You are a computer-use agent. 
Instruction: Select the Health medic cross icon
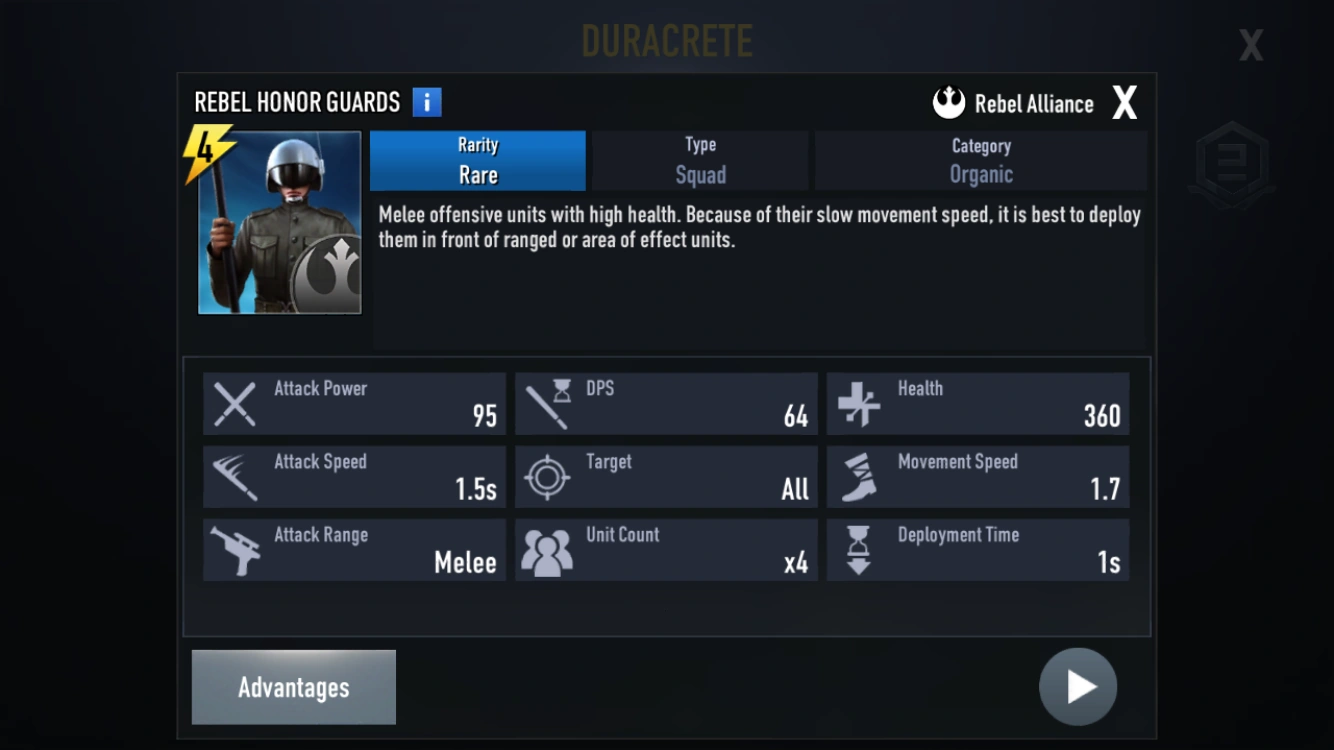coord(857,403)
